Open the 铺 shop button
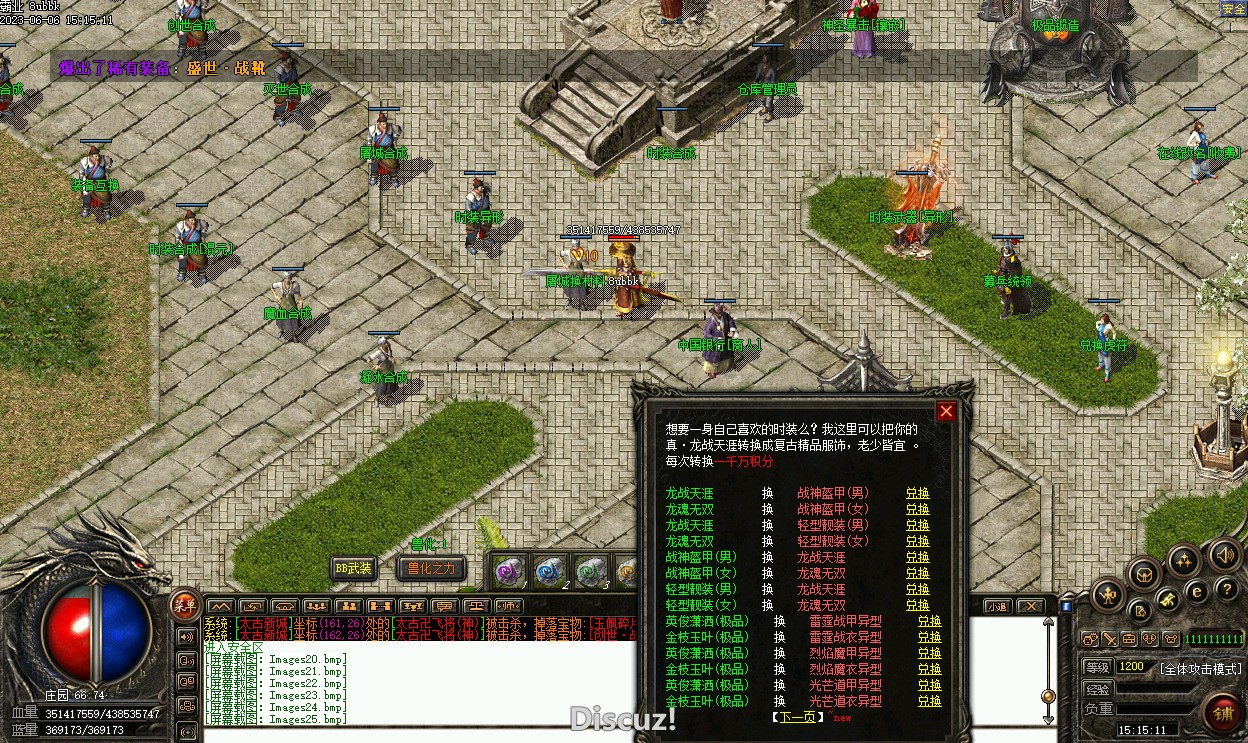Screen dimensions: 1248x743 (x=1224, y=713)
